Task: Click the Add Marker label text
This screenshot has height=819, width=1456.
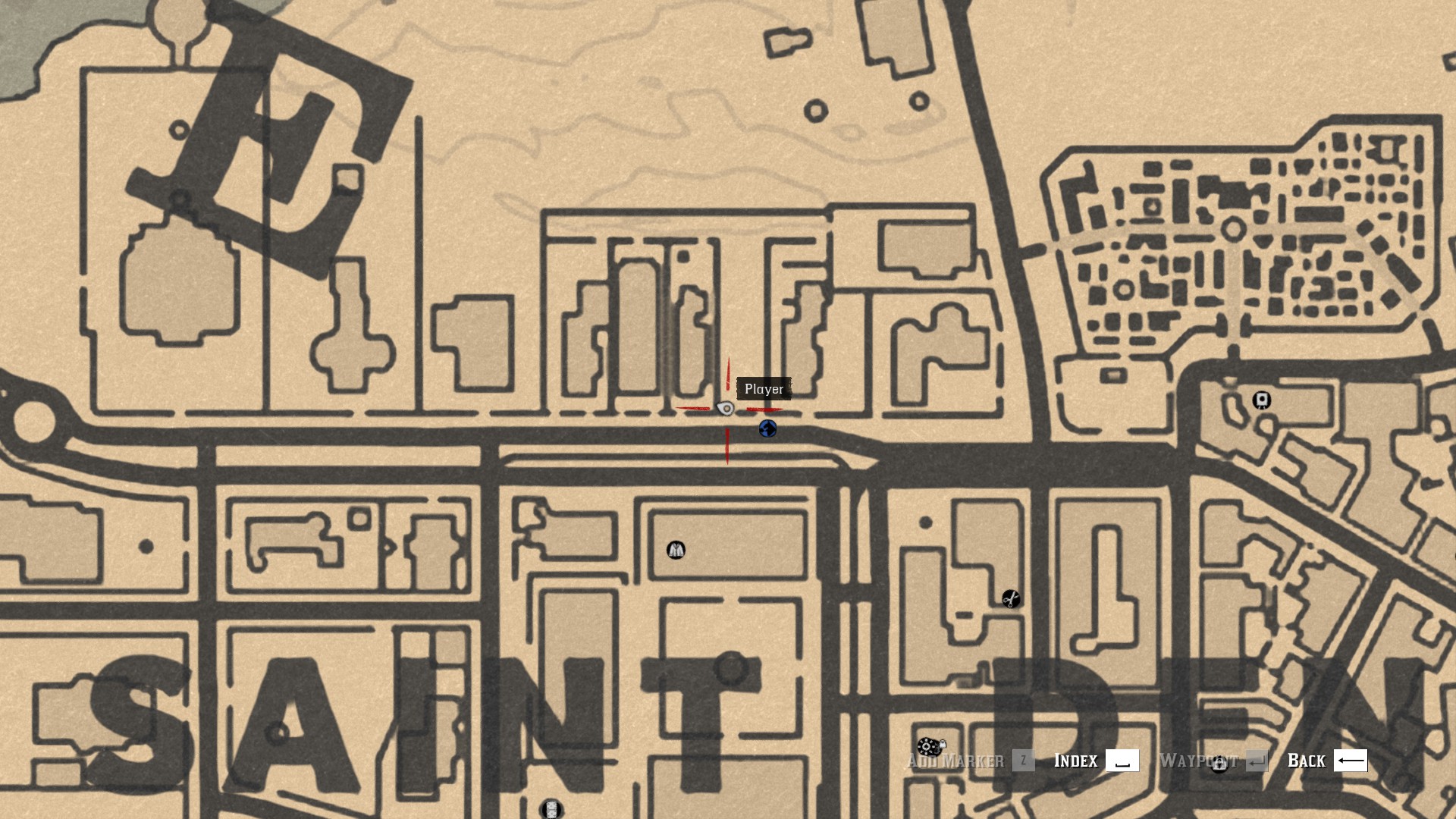Action: point(954,761)
